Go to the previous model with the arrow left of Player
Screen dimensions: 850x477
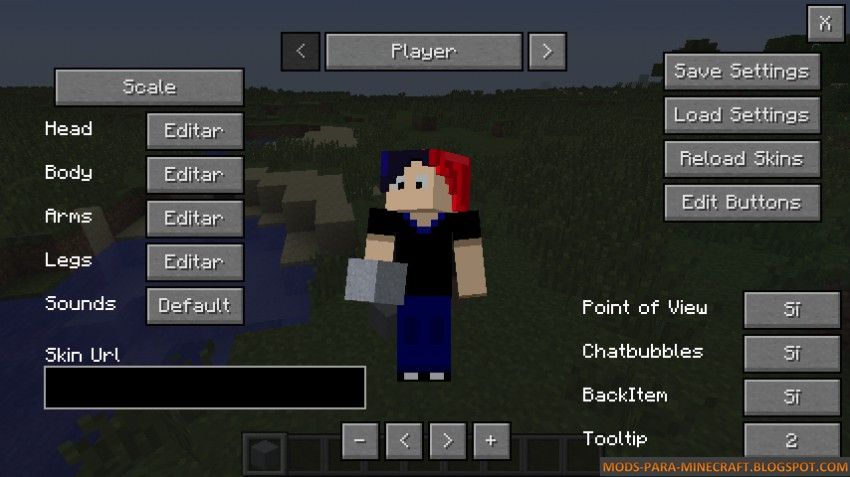tap(301, 51)
